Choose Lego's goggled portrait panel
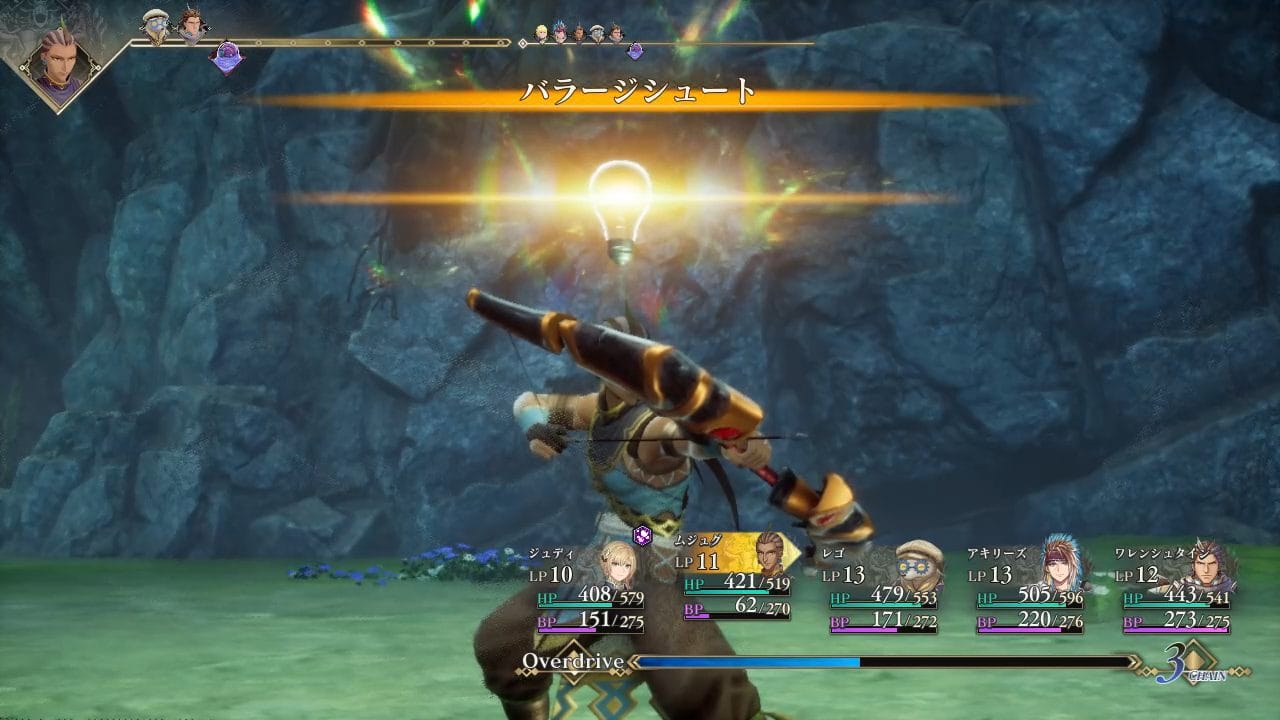Viewport: 1280px width, 720px height. point(918,566)
